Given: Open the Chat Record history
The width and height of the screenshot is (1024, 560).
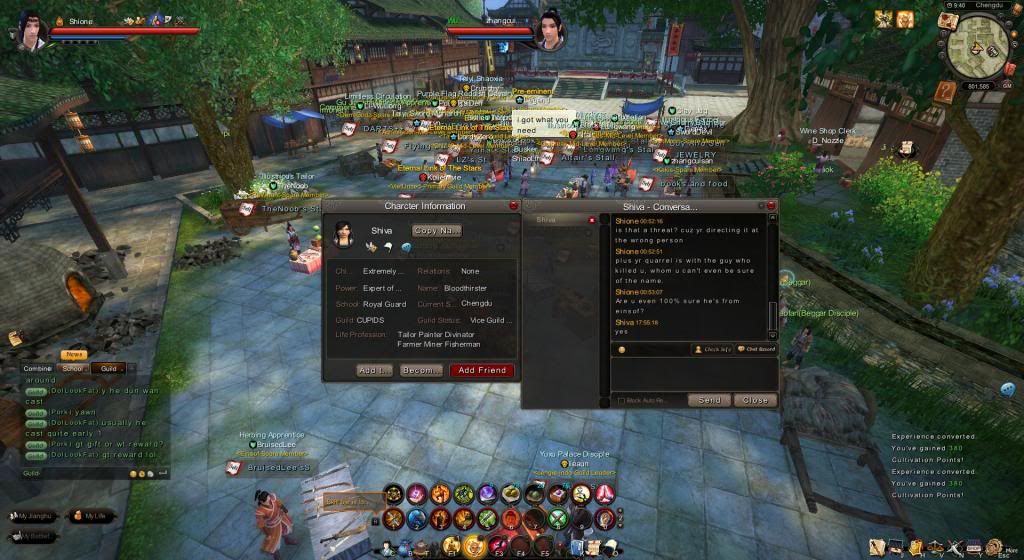Looking at the screenshot, I should point(755,349).
